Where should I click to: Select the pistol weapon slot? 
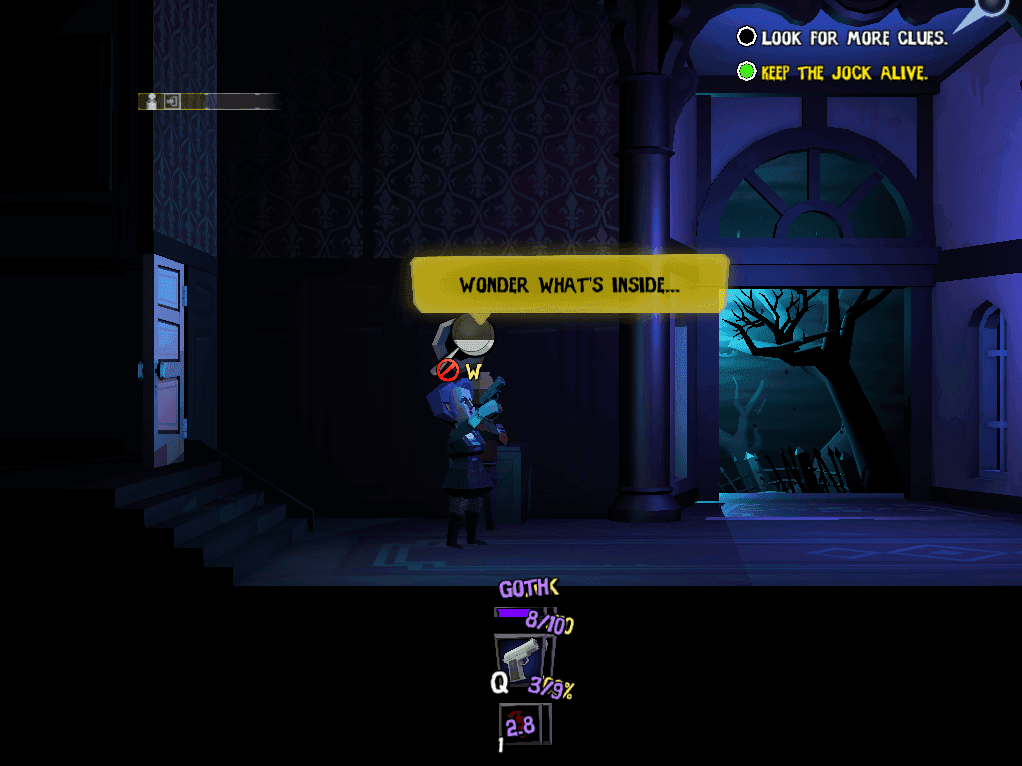[520, 659]
